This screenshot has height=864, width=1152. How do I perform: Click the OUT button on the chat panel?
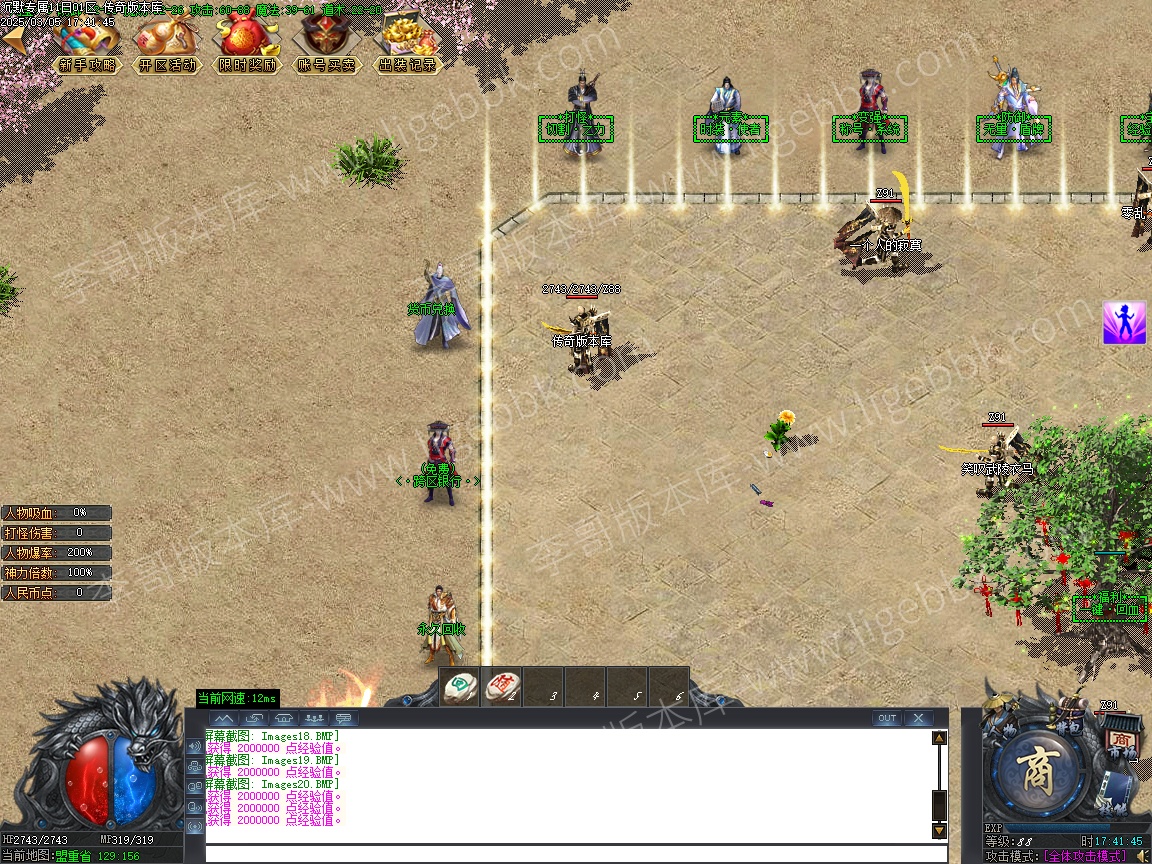click(886, 718)
